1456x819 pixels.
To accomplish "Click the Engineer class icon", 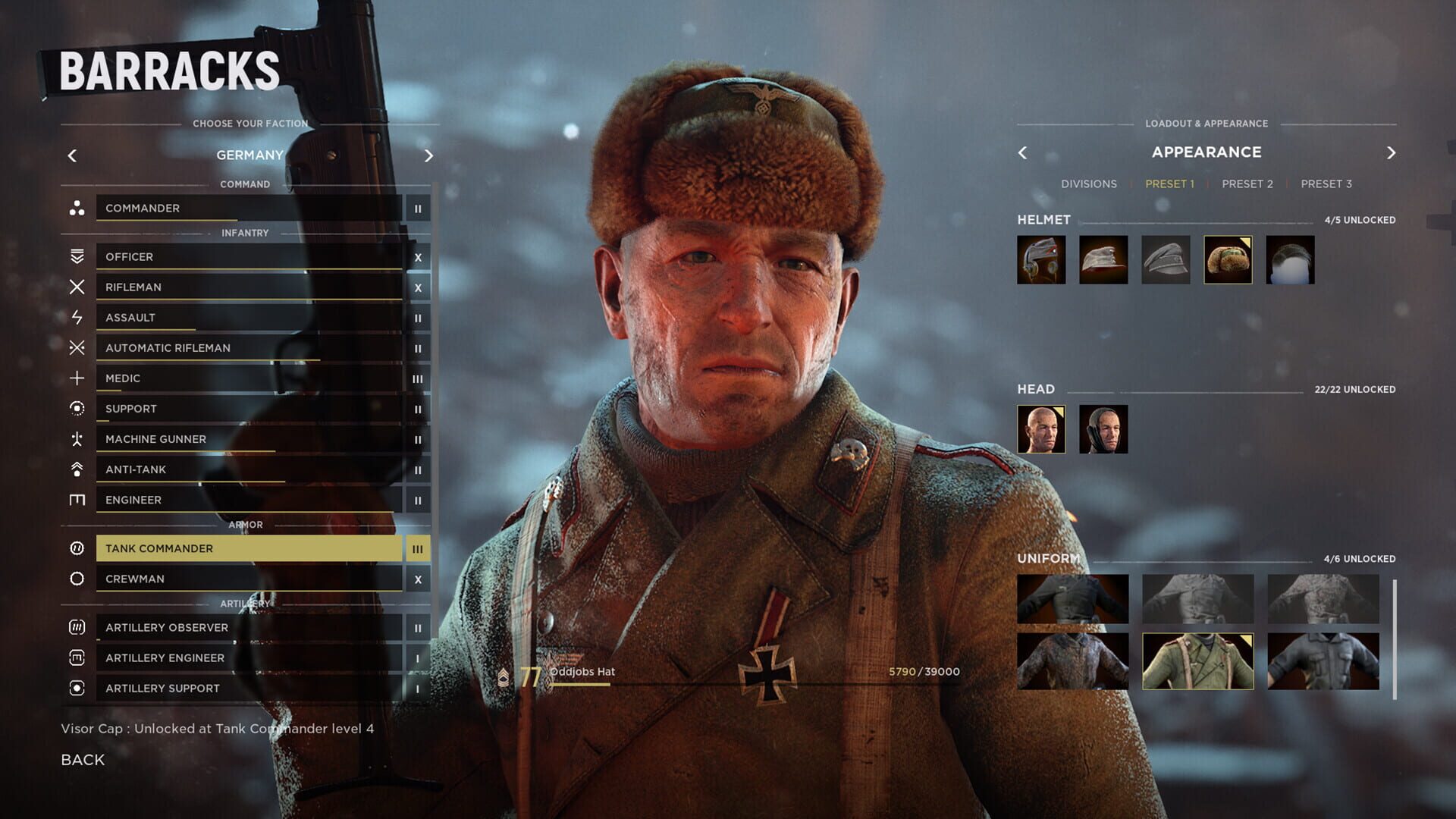I will (76, 499).
